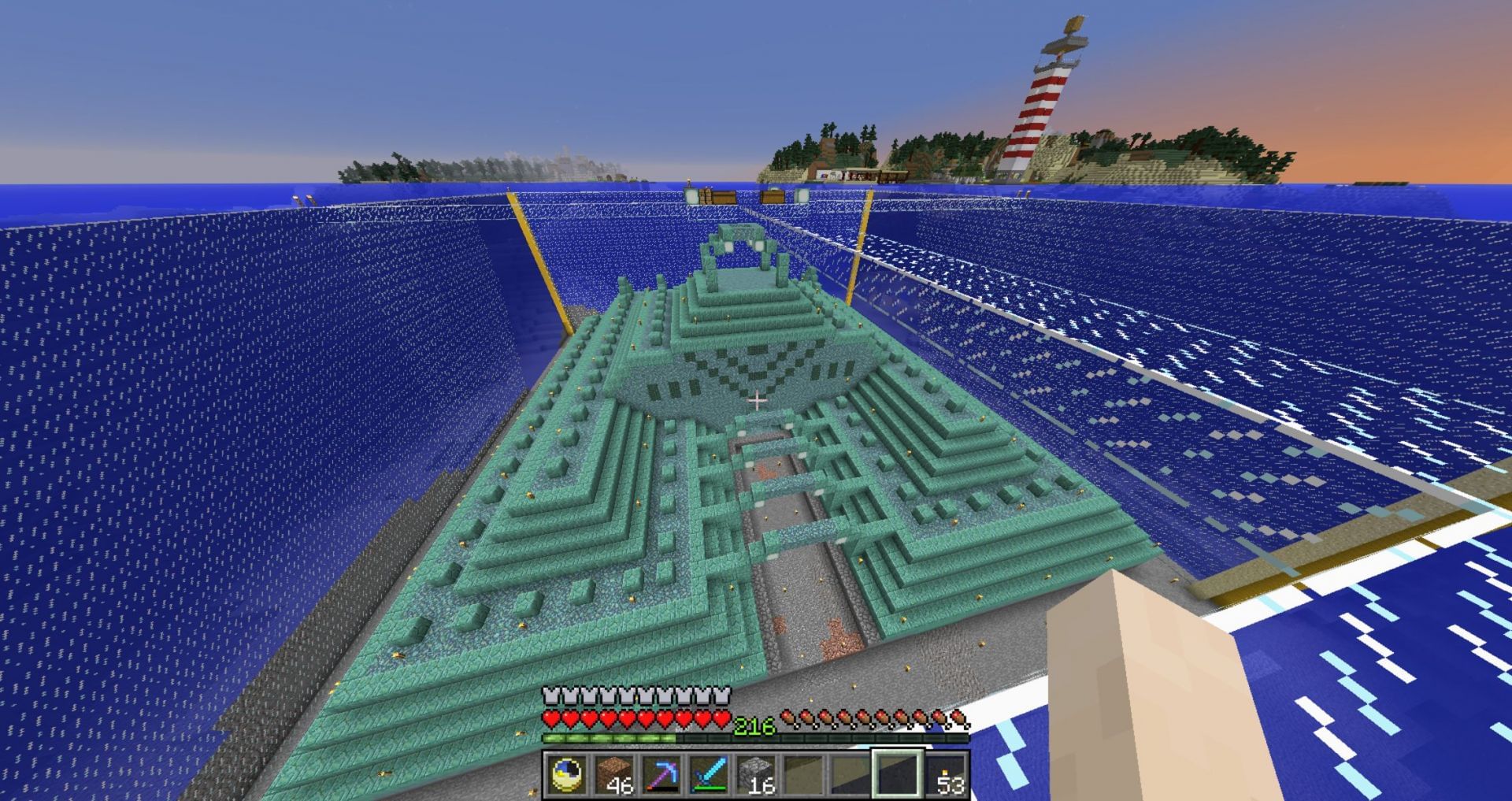This screenshot has width=1512, height=801.
Task: Click the chest sitting on the wall edge
Action: [x=724, y=196]
